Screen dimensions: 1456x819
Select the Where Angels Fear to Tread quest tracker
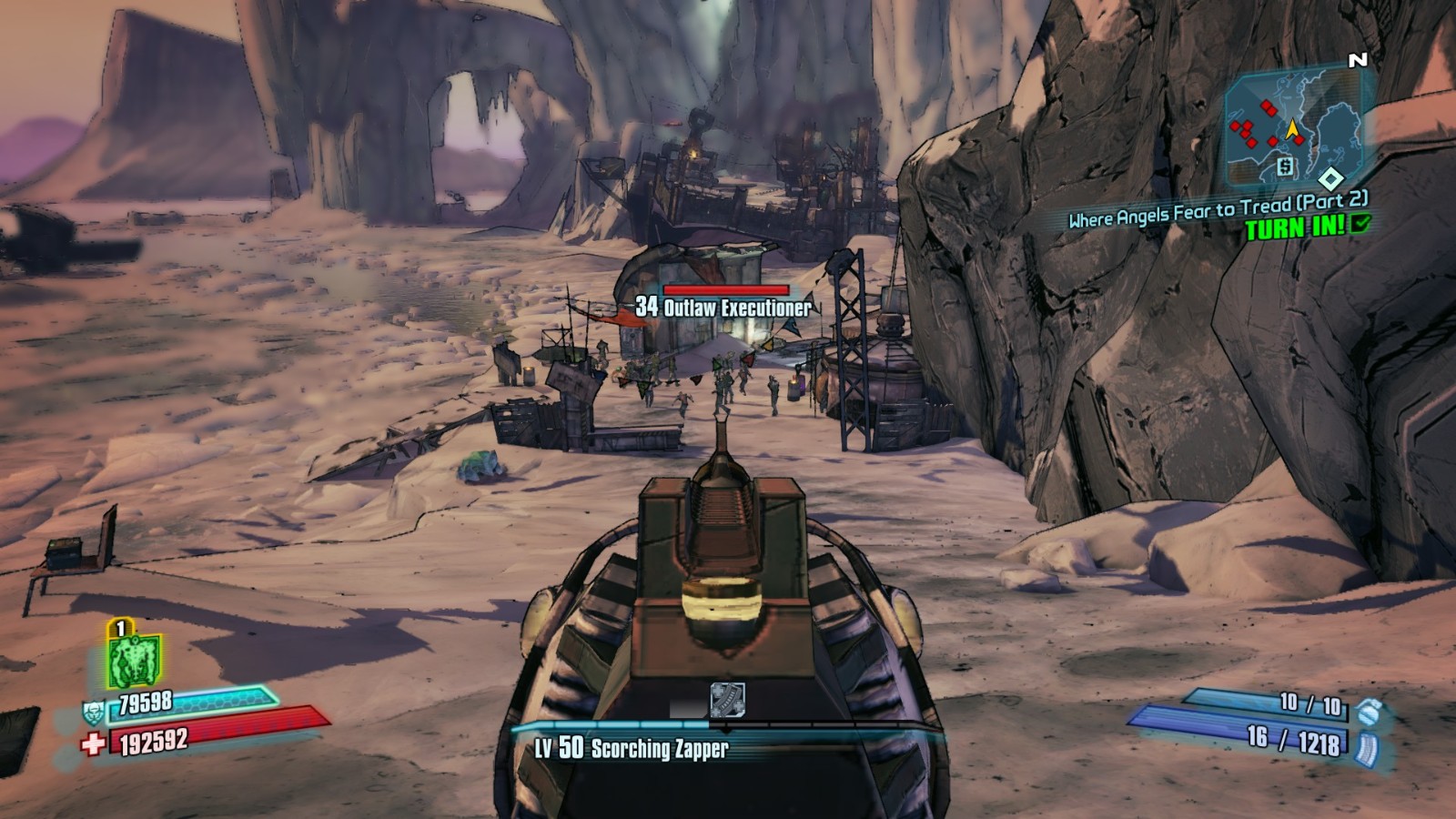(1218, 209)
